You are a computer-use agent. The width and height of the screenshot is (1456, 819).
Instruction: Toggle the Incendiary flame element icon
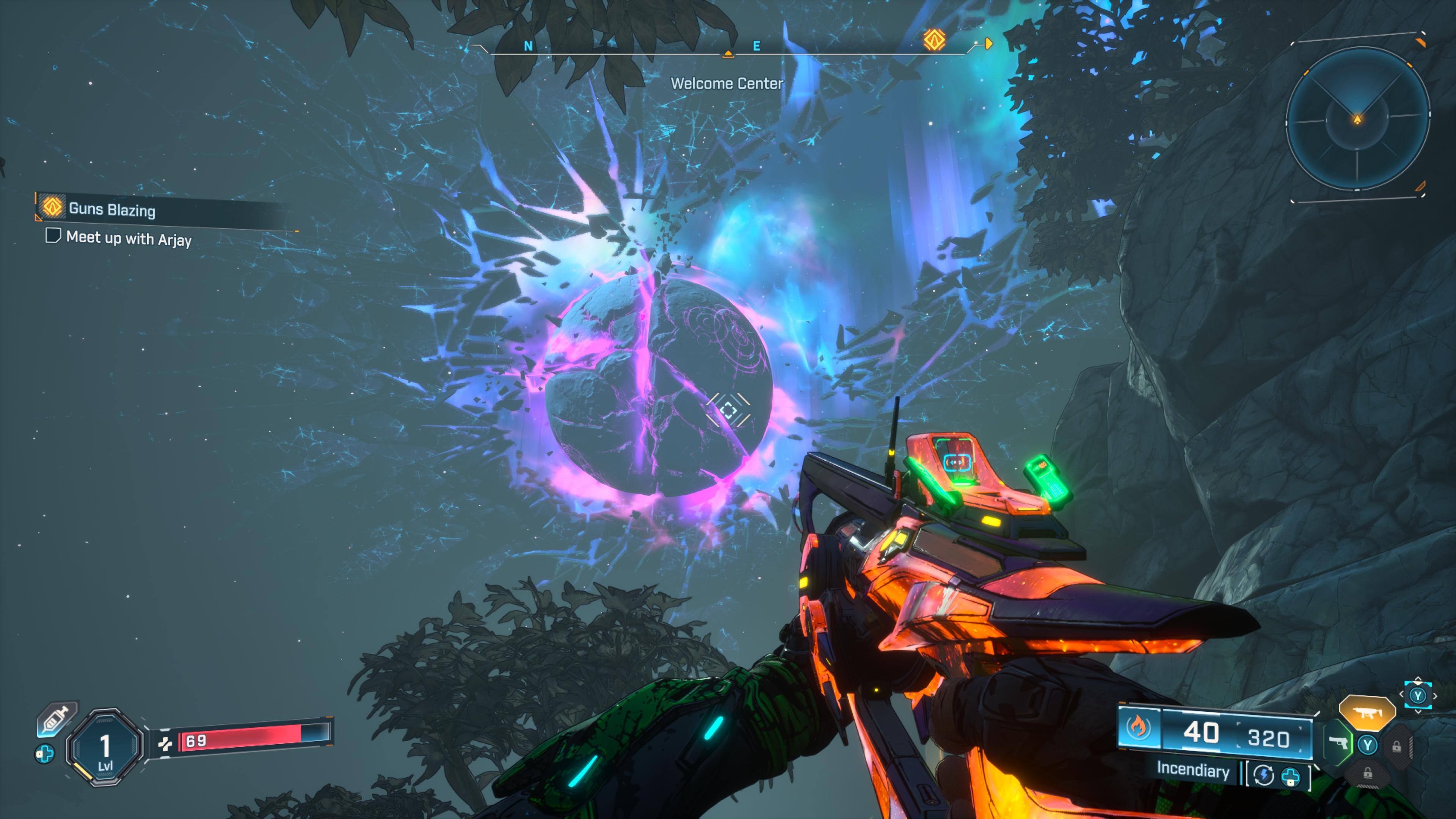pyautogui.click(x=1138, y=728)
